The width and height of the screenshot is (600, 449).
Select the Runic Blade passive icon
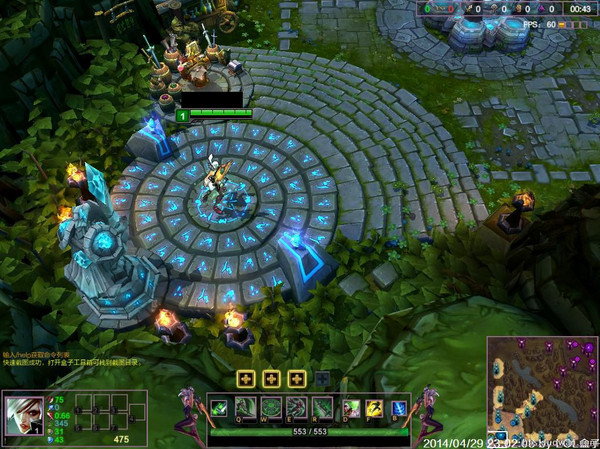218,408
